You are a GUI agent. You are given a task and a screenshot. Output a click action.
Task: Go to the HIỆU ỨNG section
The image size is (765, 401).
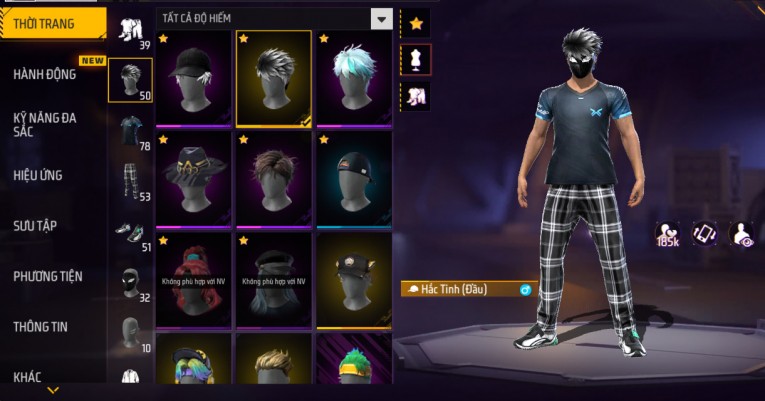coord(38,175)
